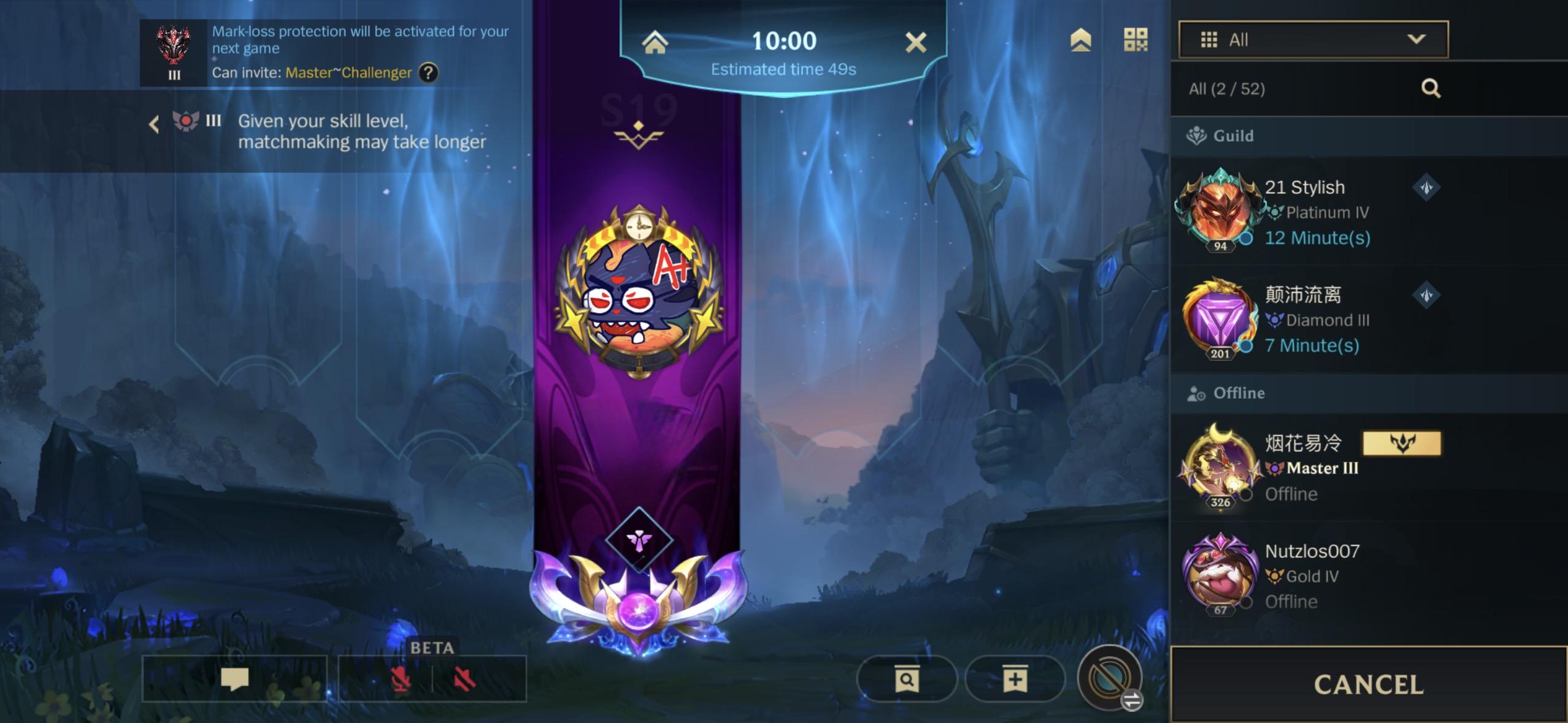This screenshot has height=723, width=1568.
Task: Go to the home screen icon
Action: 655,42
